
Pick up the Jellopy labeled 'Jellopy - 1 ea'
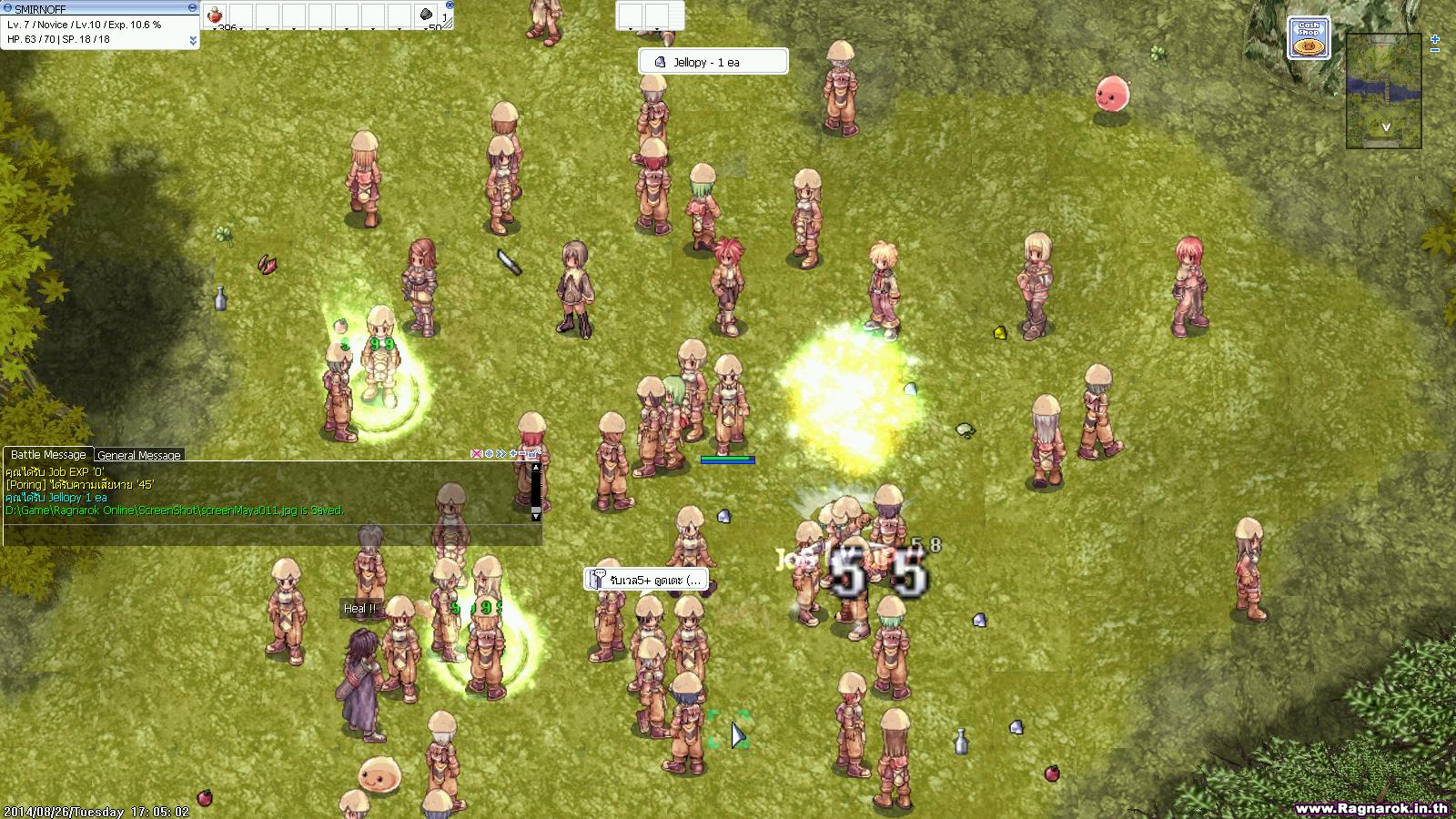point(713,61)
